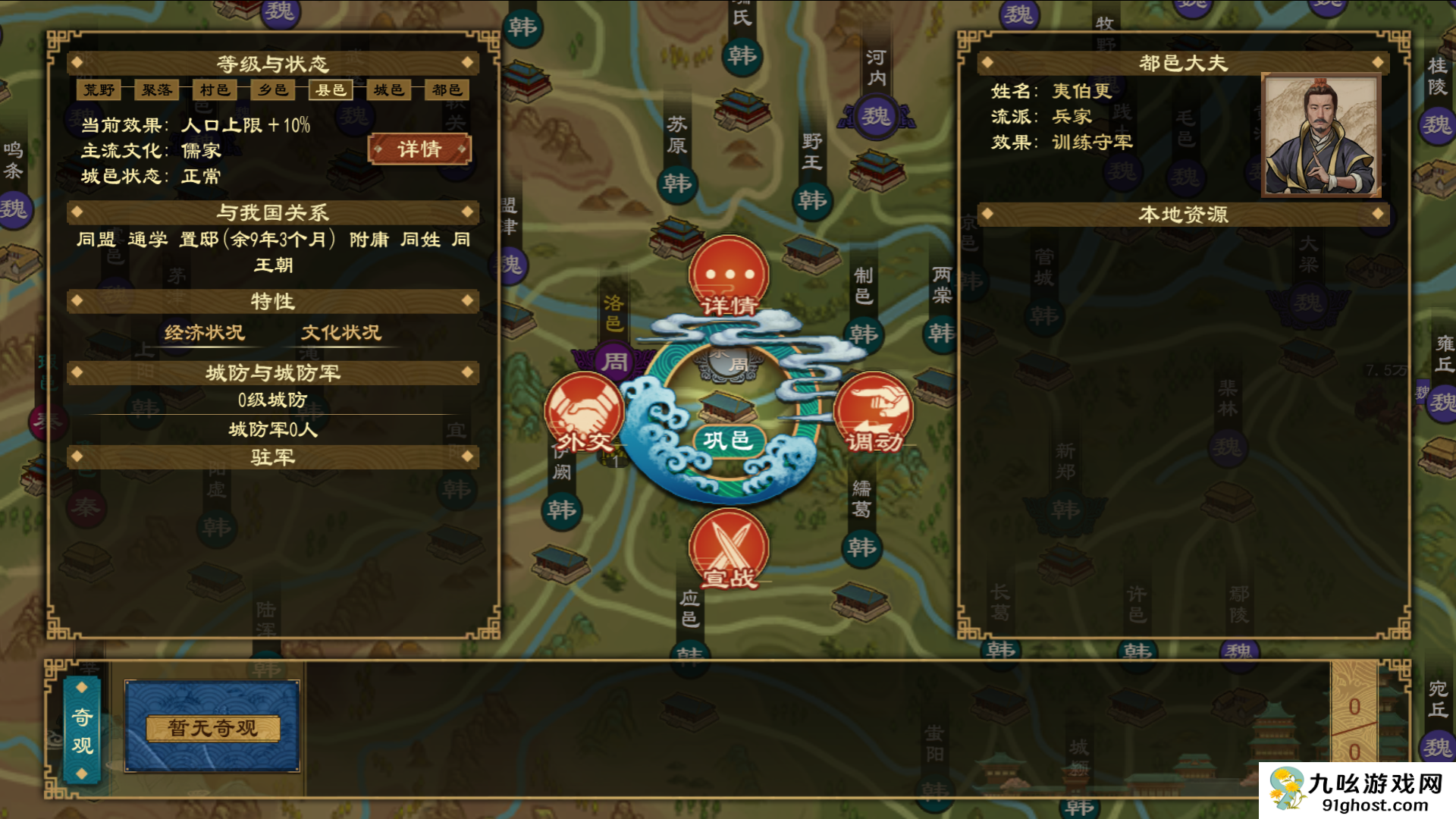Open the 详情 details button in status panel

[x=419, y=149]
